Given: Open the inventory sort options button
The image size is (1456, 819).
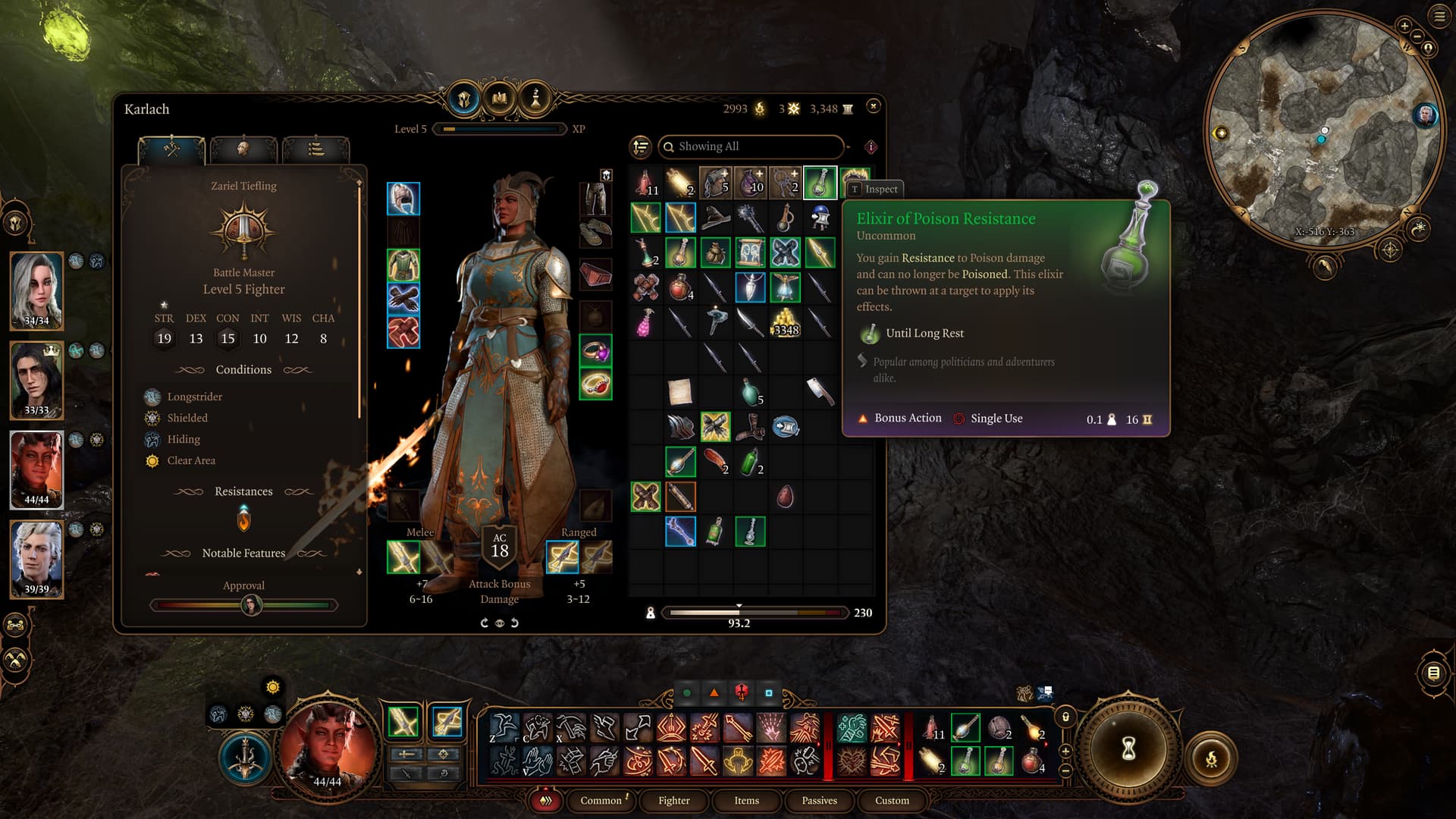Looking at the screenshot, I should (641, 146).
